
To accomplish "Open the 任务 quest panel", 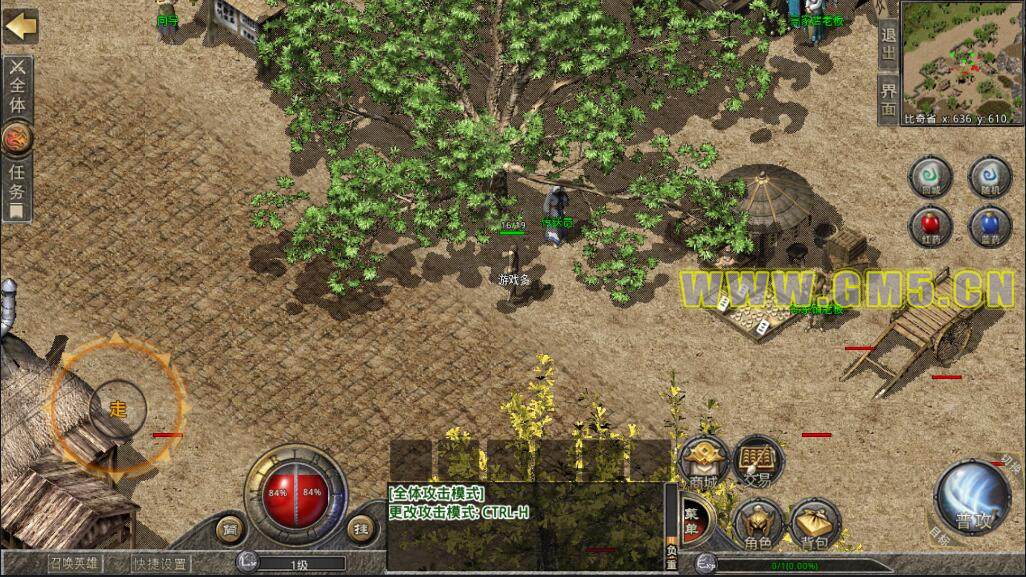I will click(18, 184).
